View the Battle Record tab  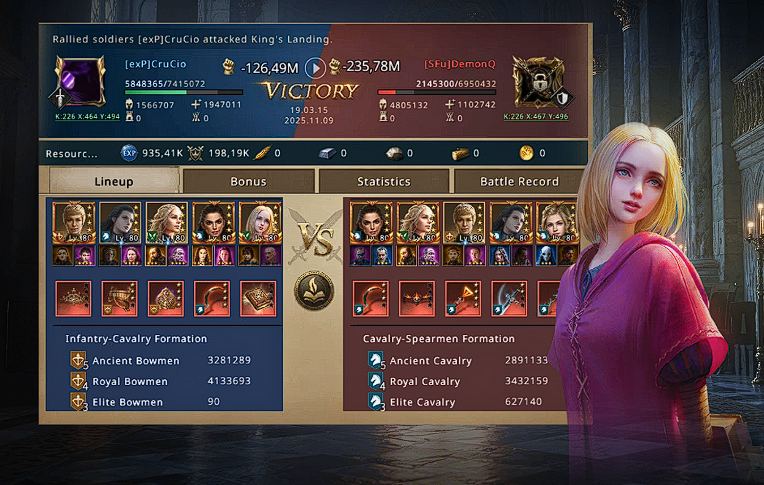coord(518,181)
